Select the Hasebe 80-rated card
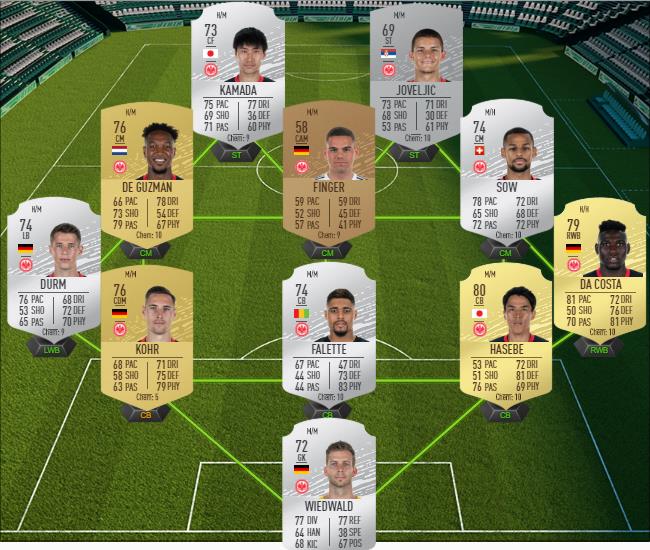 [x=504, y=335]
